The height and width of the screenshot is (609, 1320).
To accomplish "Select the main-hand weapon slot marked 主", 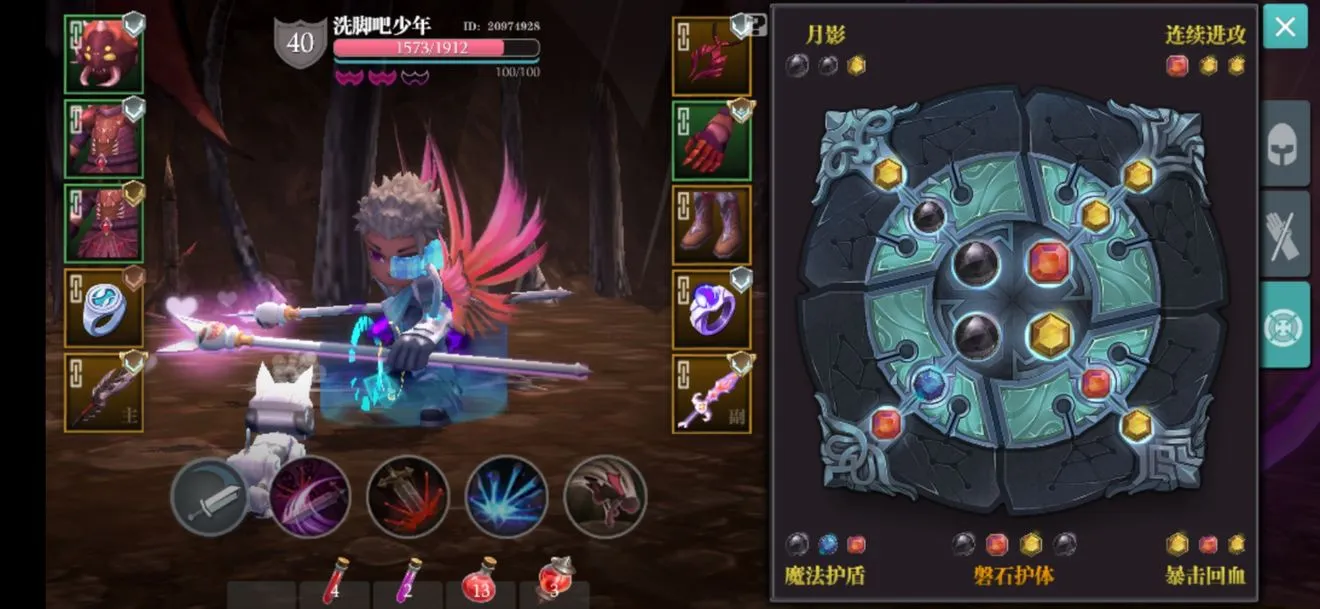I will [104, 393].
